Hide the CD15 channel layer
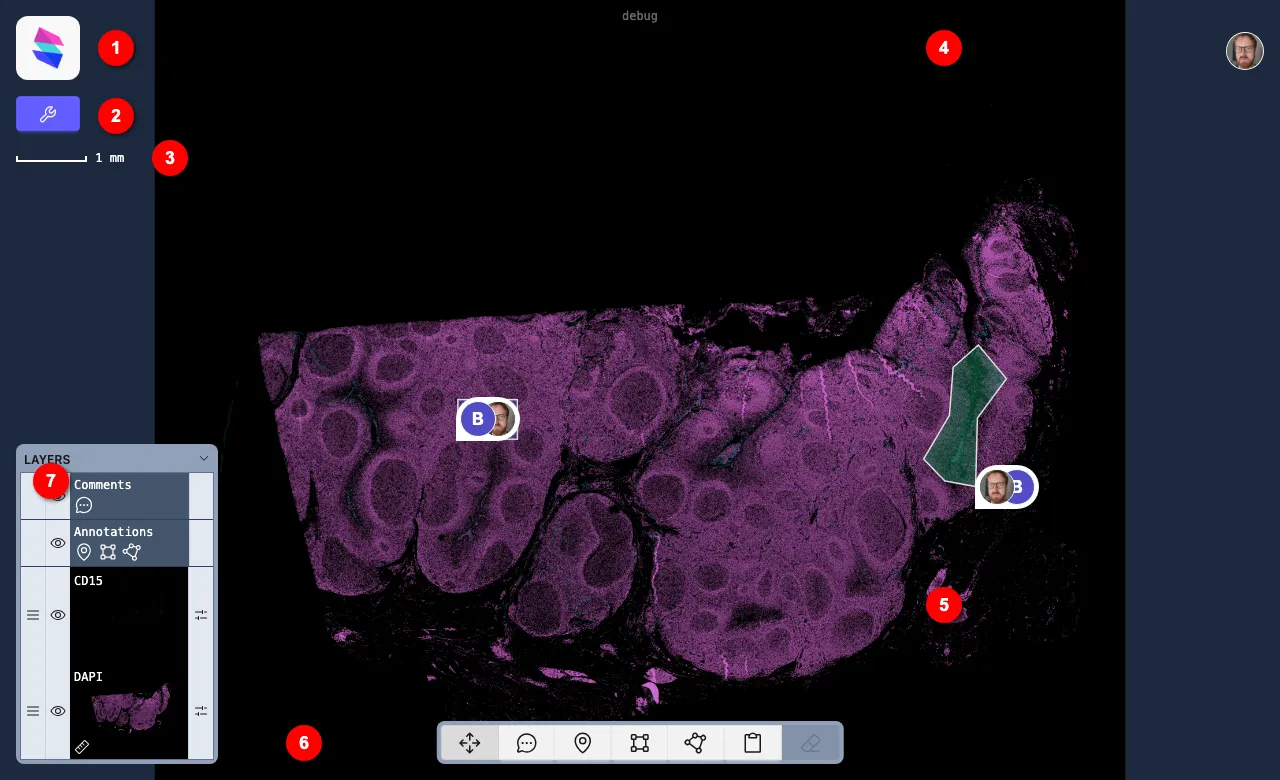Viewport: 1280px width, 780px height. pyautogui.click(x=58, y=615)
